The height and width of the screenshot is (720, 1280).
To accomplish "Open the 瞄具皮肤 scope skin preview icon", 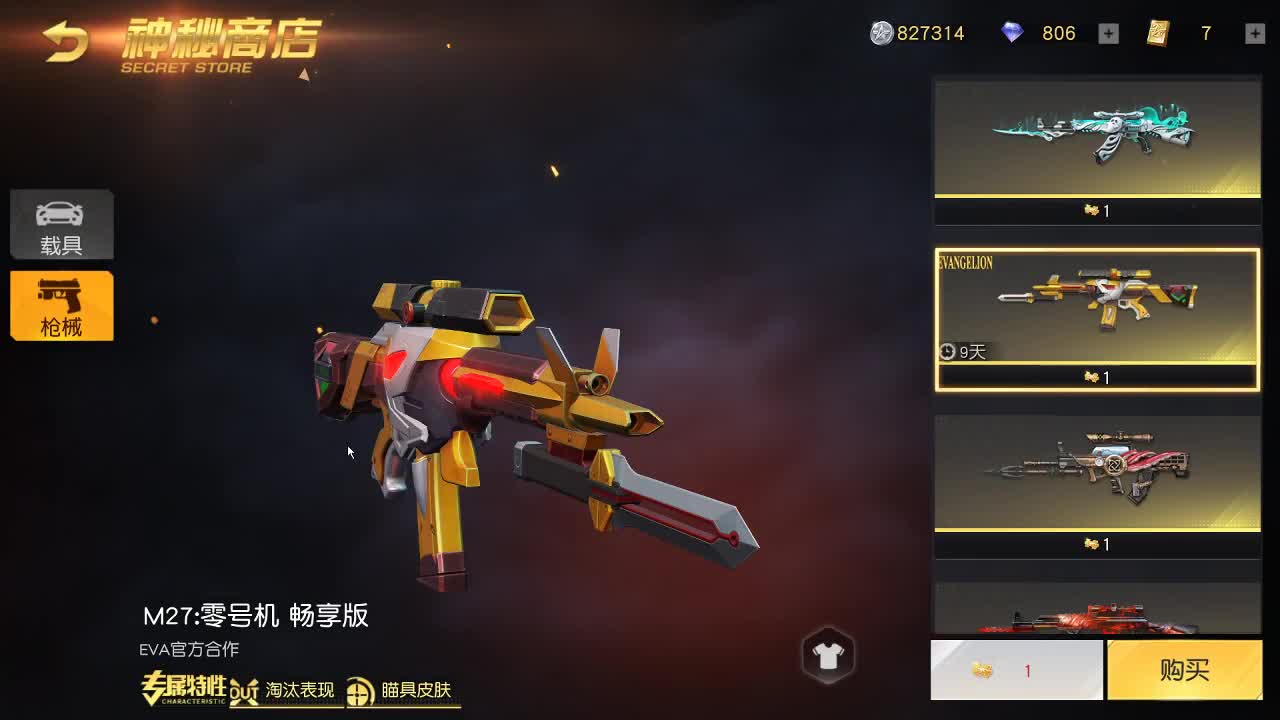I will point(357,690).
